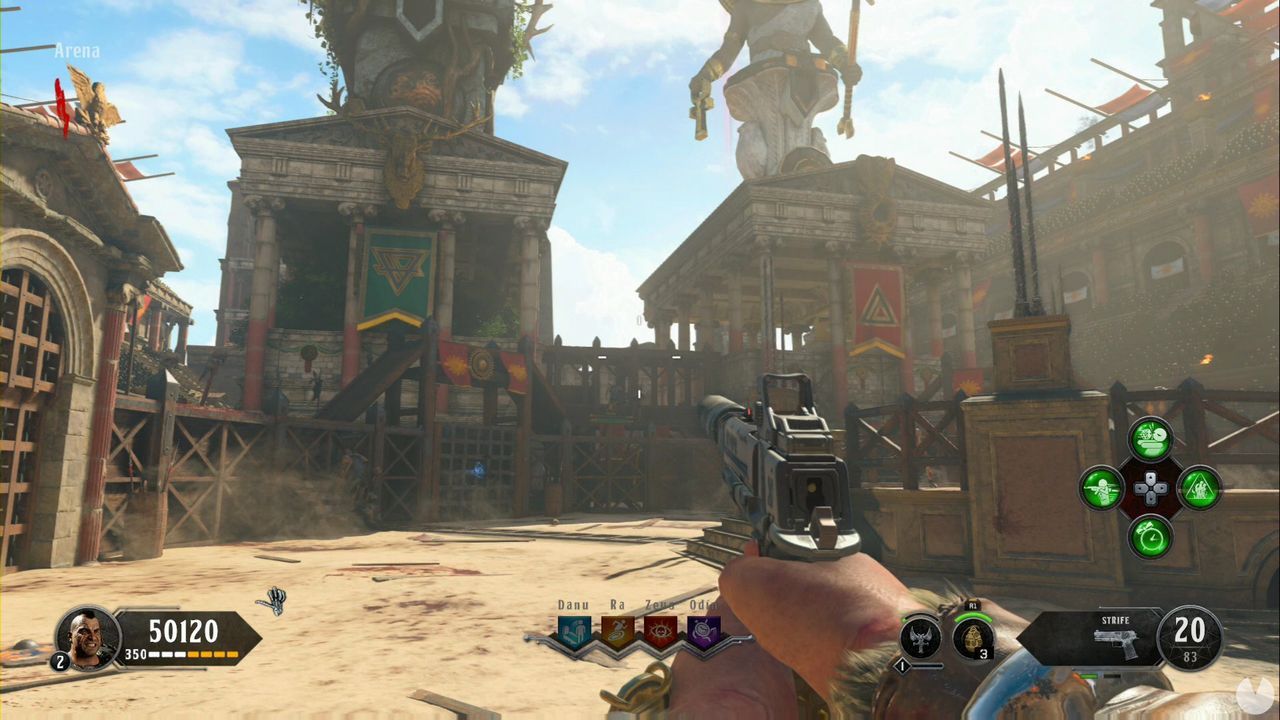The width and height of the screenshot is (1280, 720).
Task: Open the alarm clock elixir slot
Action: pos(1150,536)
